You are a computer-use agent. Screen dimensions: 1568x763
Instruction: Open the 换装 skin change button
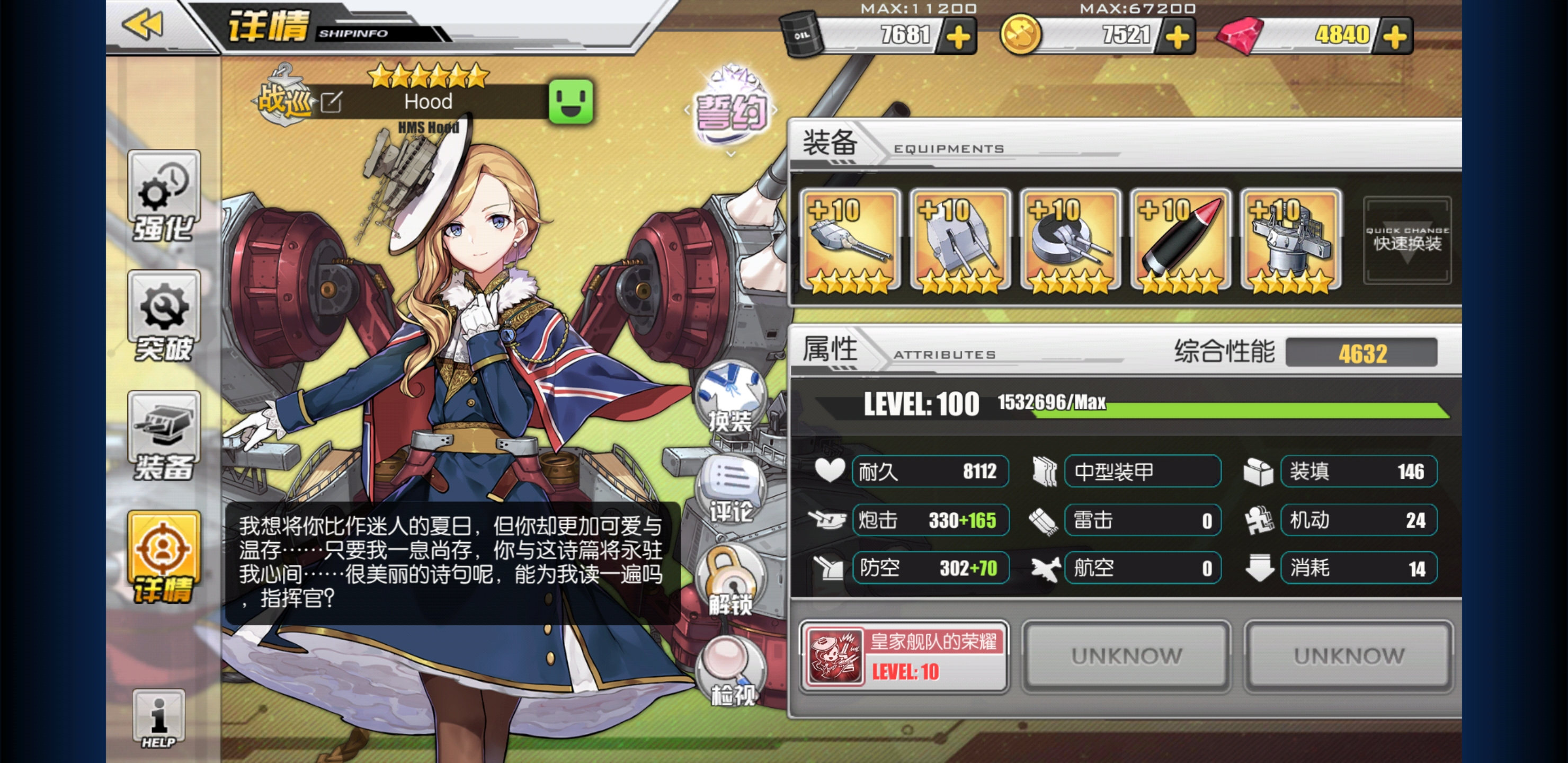pos(730,399)
